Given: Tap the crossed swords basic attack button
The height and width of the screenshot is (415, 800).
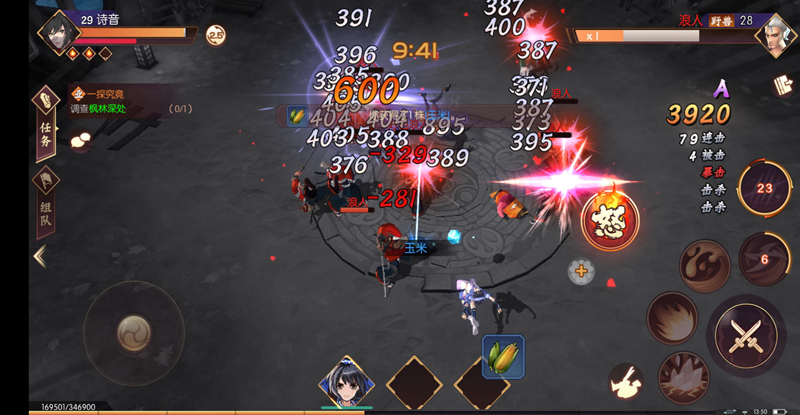Looking at the screenshot, I should tap(746, 333).
